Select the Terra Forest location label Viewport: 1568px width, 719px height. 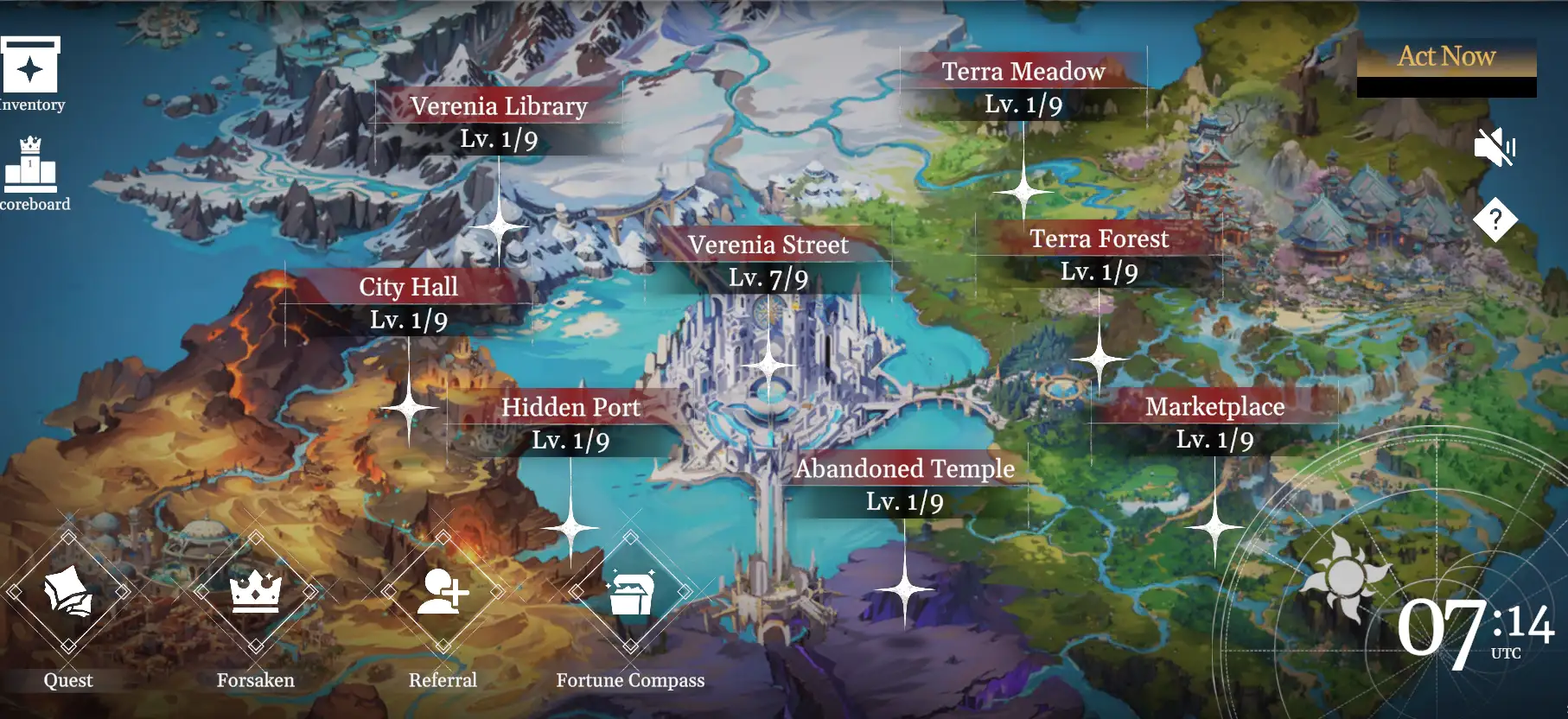point(1099,239)
